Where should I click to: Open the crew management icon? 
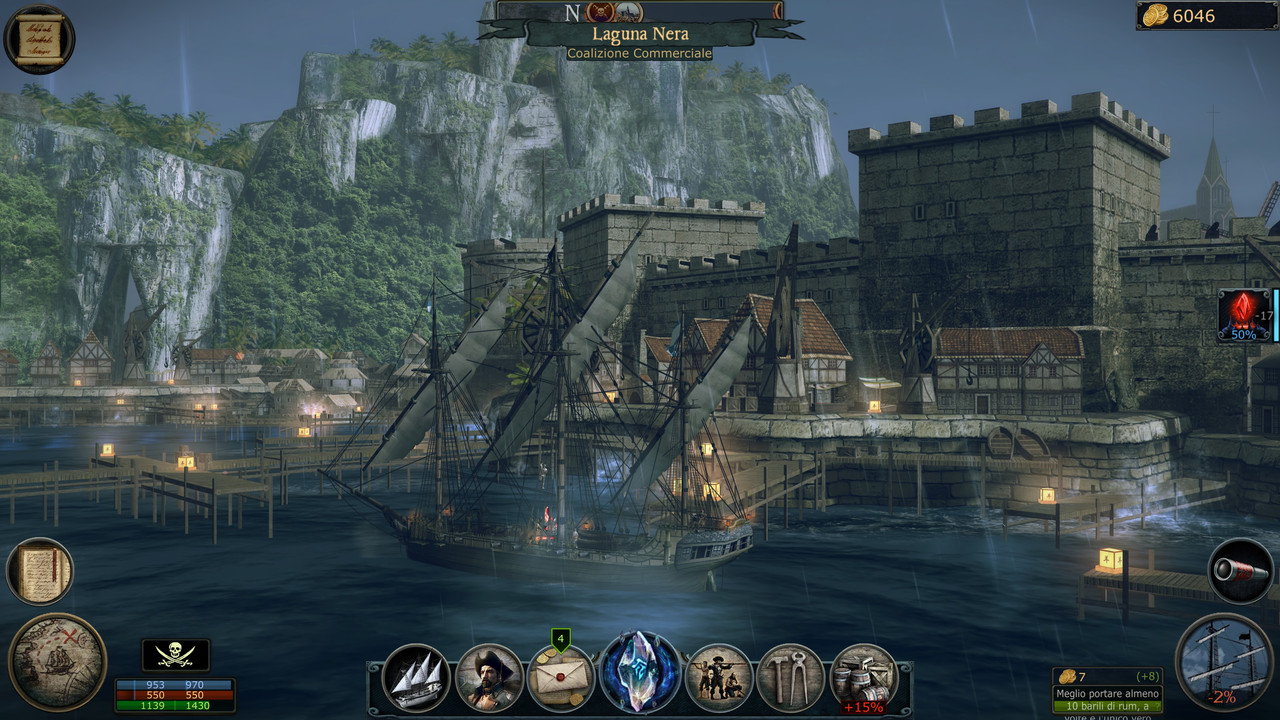click(x=718, y=677)
